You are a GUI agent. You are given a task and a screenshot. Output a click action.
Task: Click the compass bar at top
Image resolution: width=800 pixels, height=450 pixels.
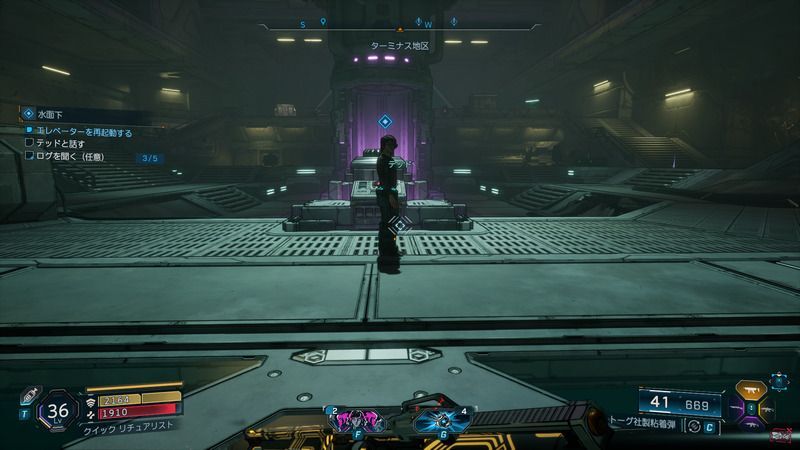(398, 23)
